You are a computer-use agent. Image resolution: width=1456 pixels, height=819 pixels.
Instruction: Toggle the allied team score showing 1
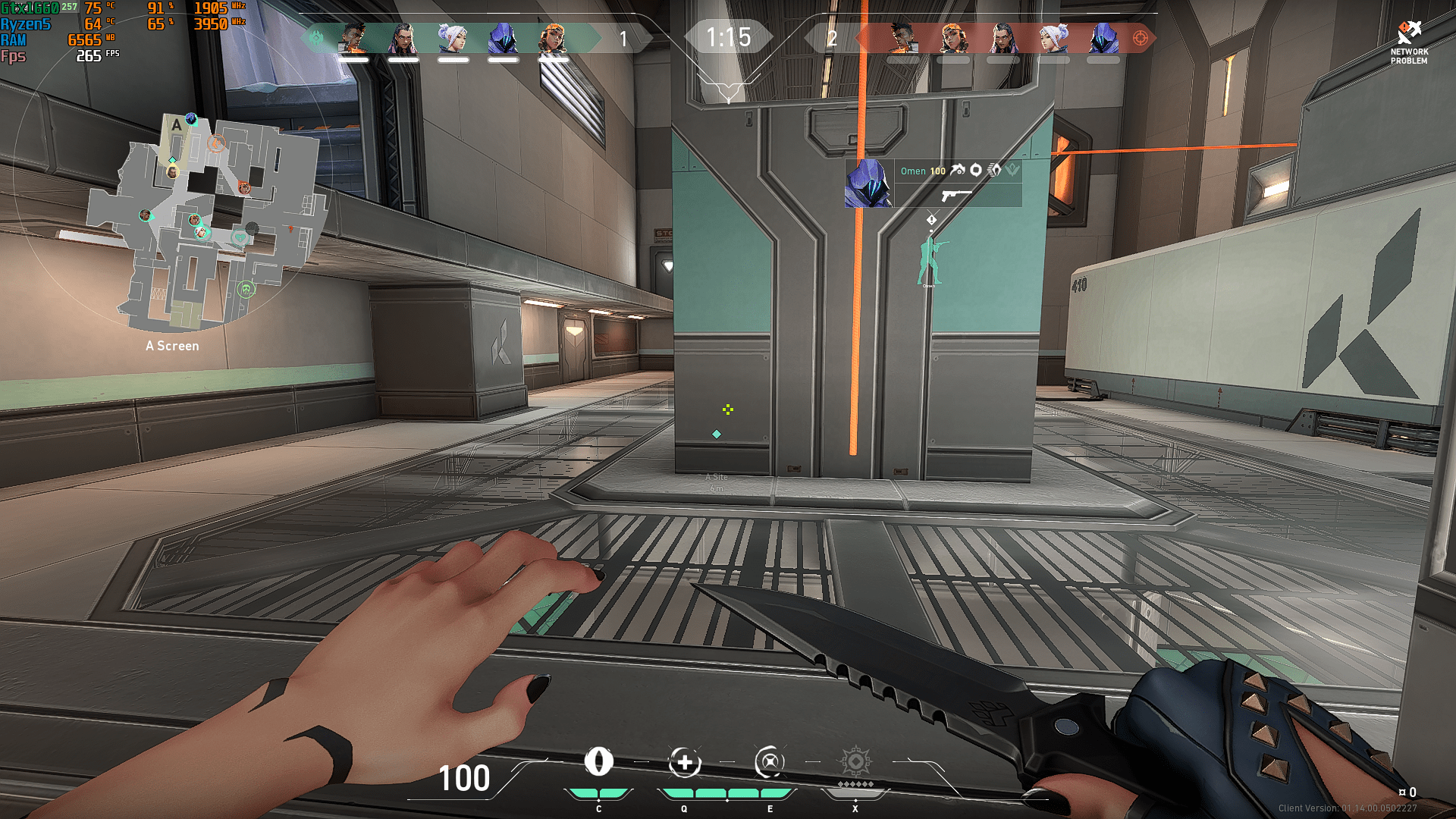point(623,39)
